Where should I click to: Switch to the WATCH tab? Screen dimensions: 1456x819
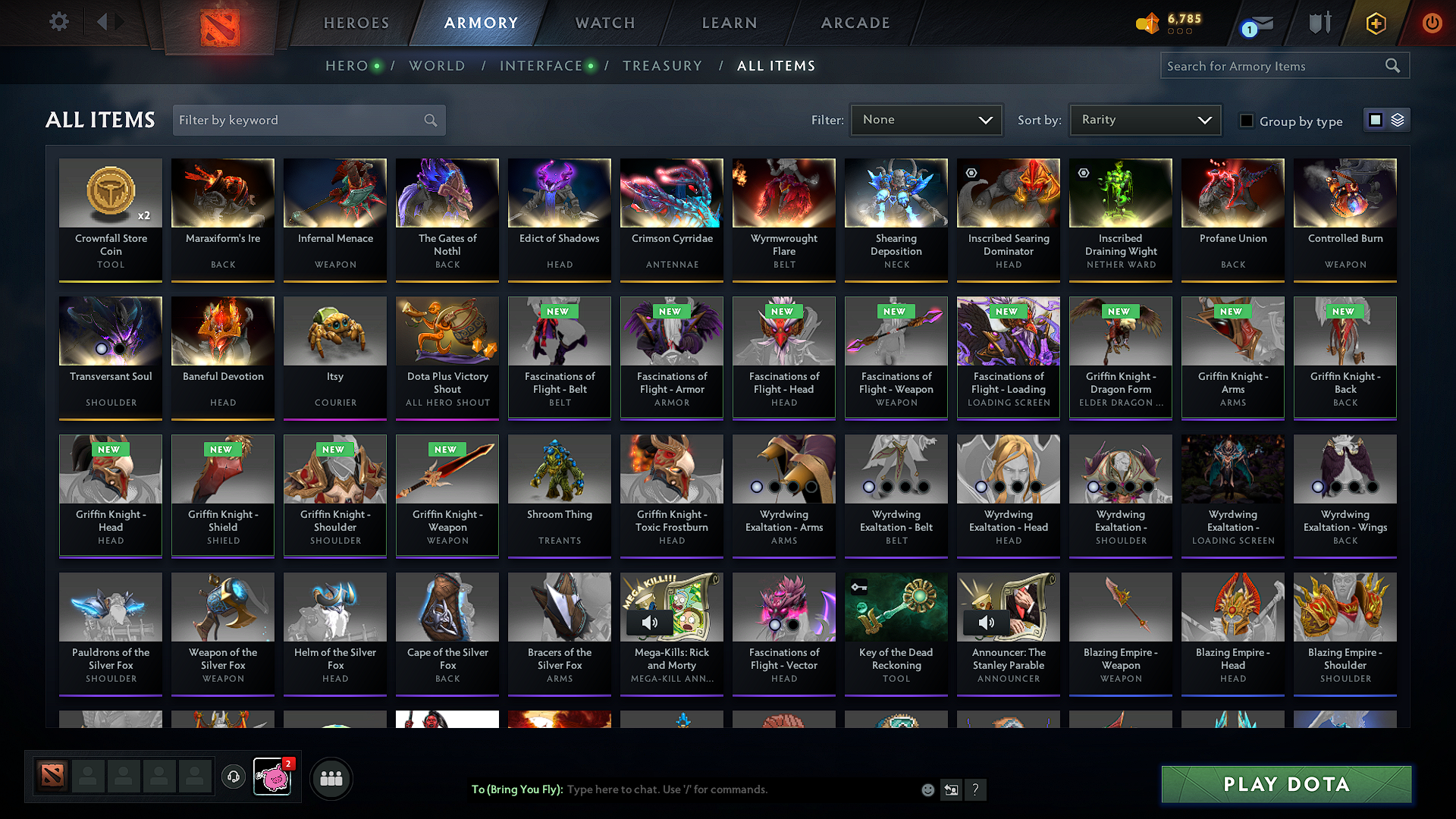(603, 23)
